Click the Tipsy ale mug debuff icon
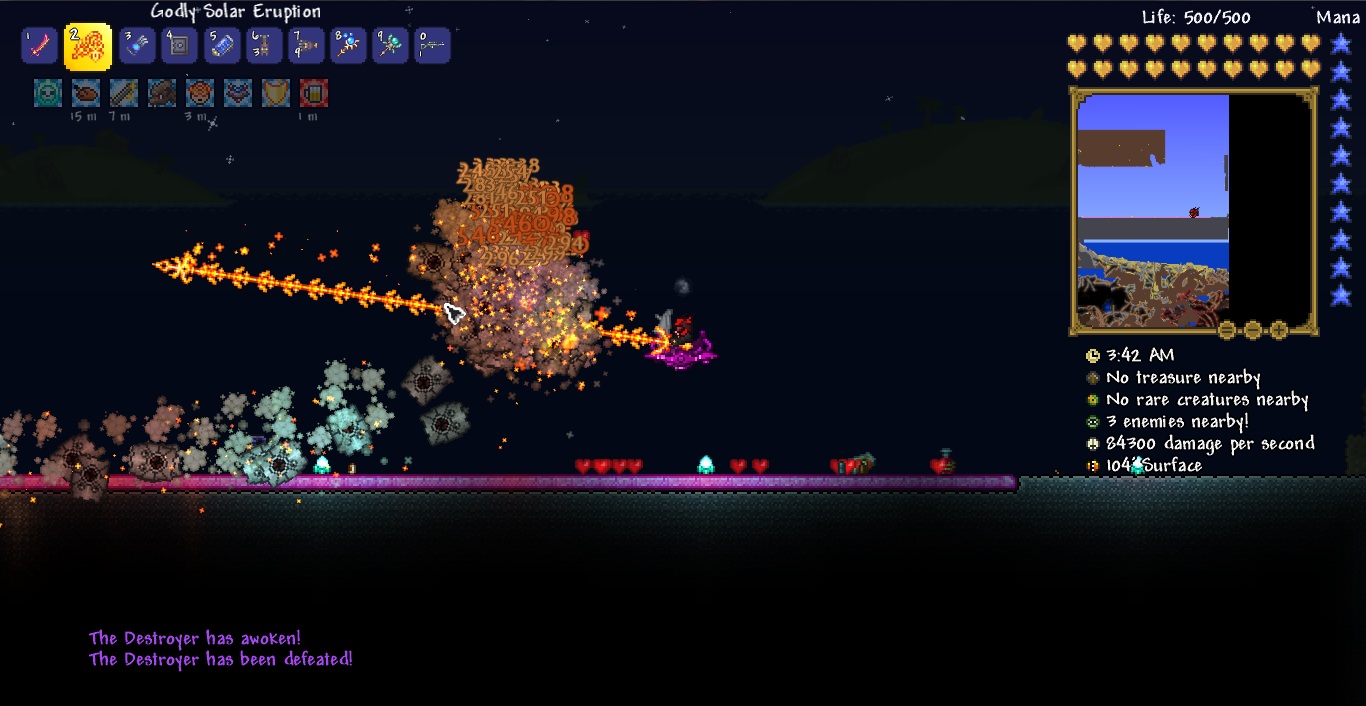The height and width of the screenshot is (706, 1366). (x=314, y=93)
